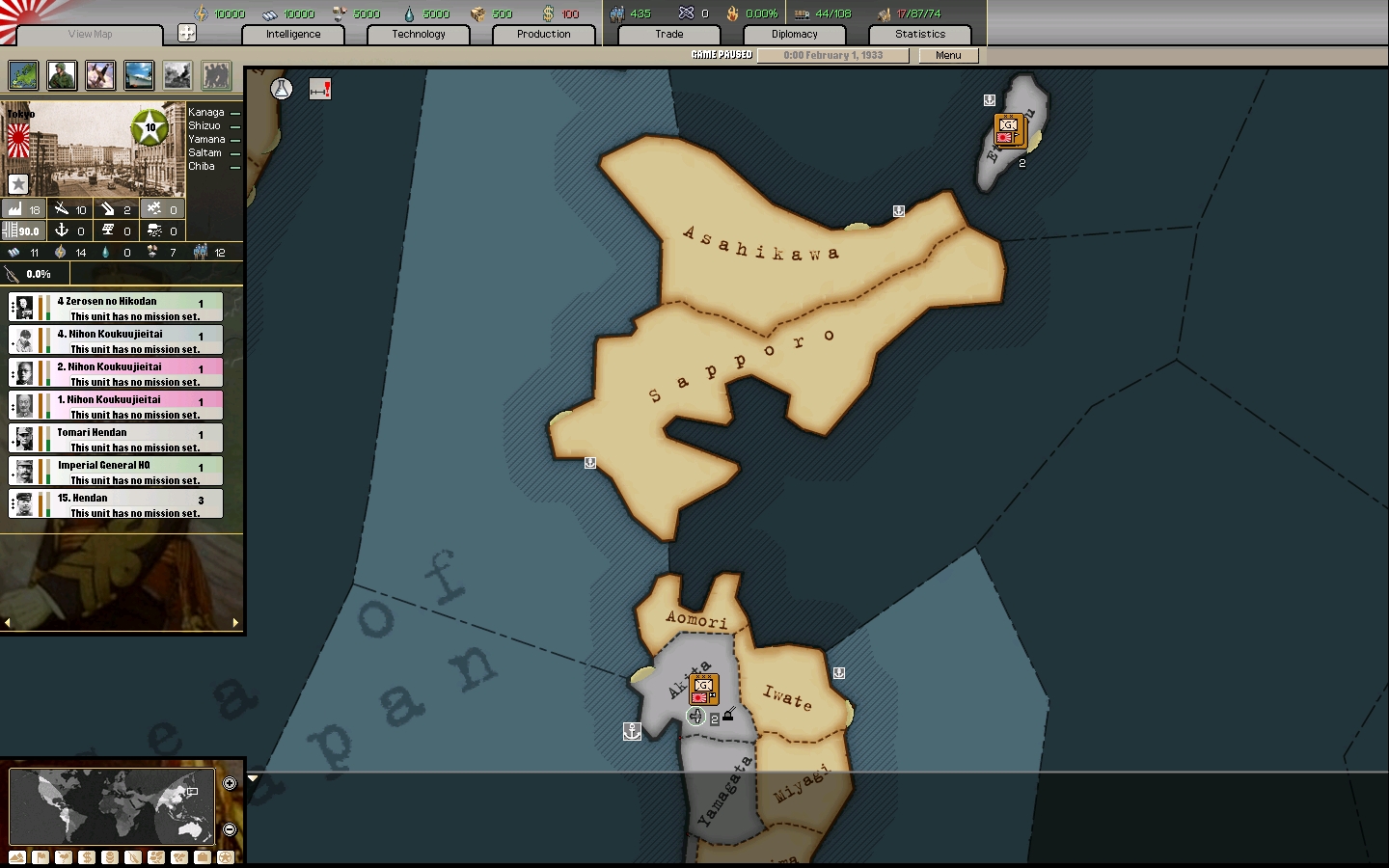The height and width of the screenshot is (868, 1389).
Task: Click the soldier portrait land units icon
Action: tap(62, 75)
